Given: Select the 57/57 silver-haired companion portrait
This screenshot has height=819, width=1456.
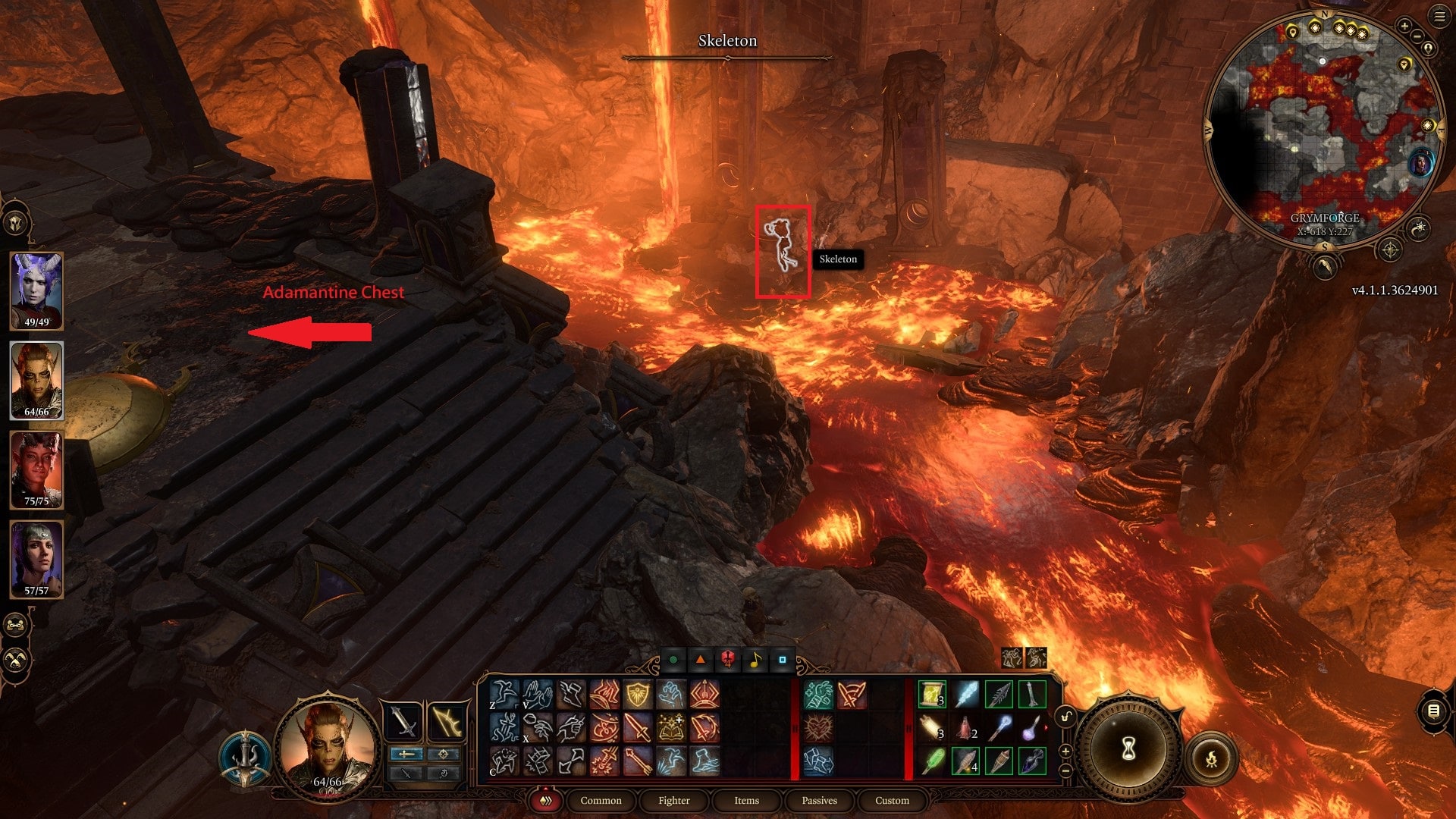Looking at the screenshot, I should point(36,560).
